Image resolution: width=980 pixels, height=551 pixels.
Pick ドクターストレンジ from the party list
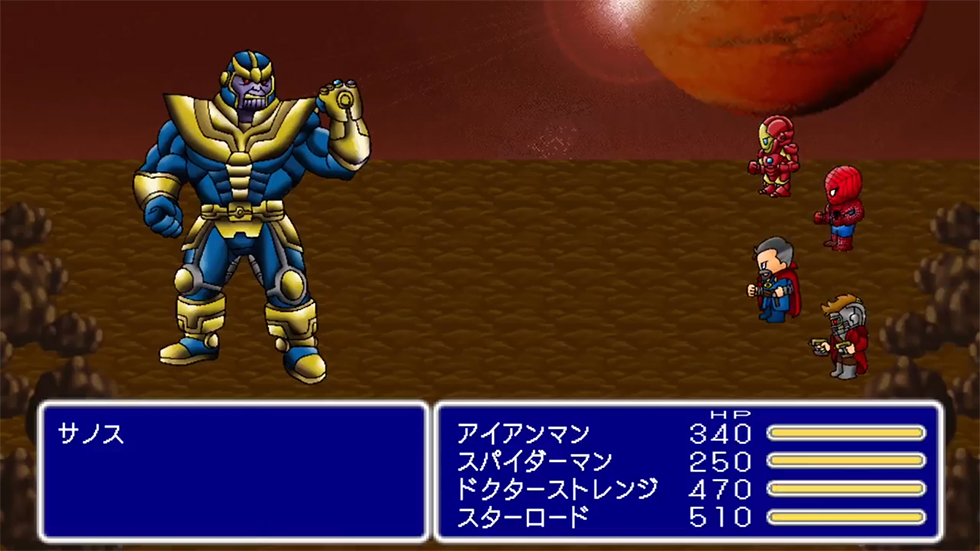(557, 489)
